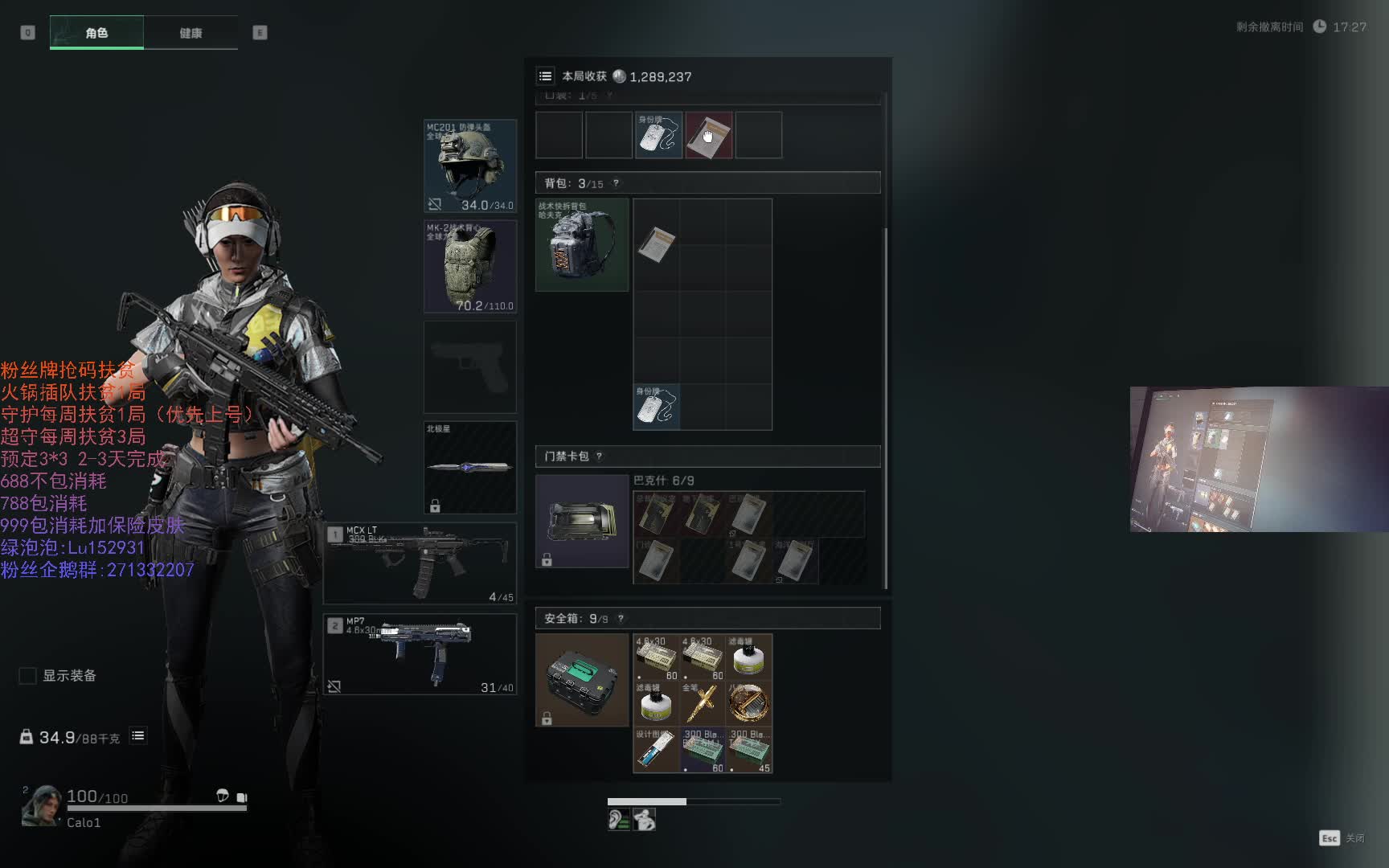The height and width of the screenshot is (868, 1389).
Task: Select the 金笔 gold pen item
Action: tap(703, 703)
